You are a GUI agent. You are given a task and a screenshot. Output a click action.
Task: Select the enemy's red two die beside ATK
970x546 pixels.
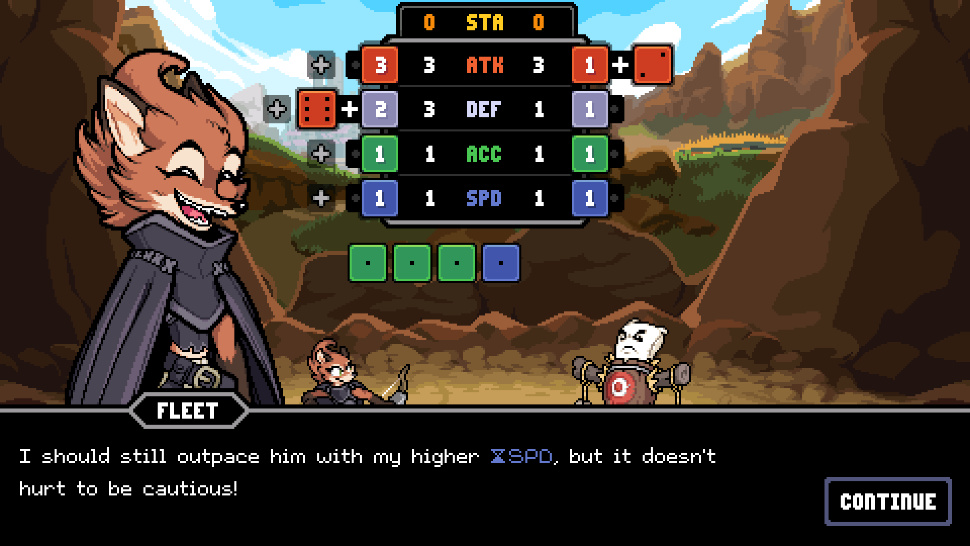[652, 66]
